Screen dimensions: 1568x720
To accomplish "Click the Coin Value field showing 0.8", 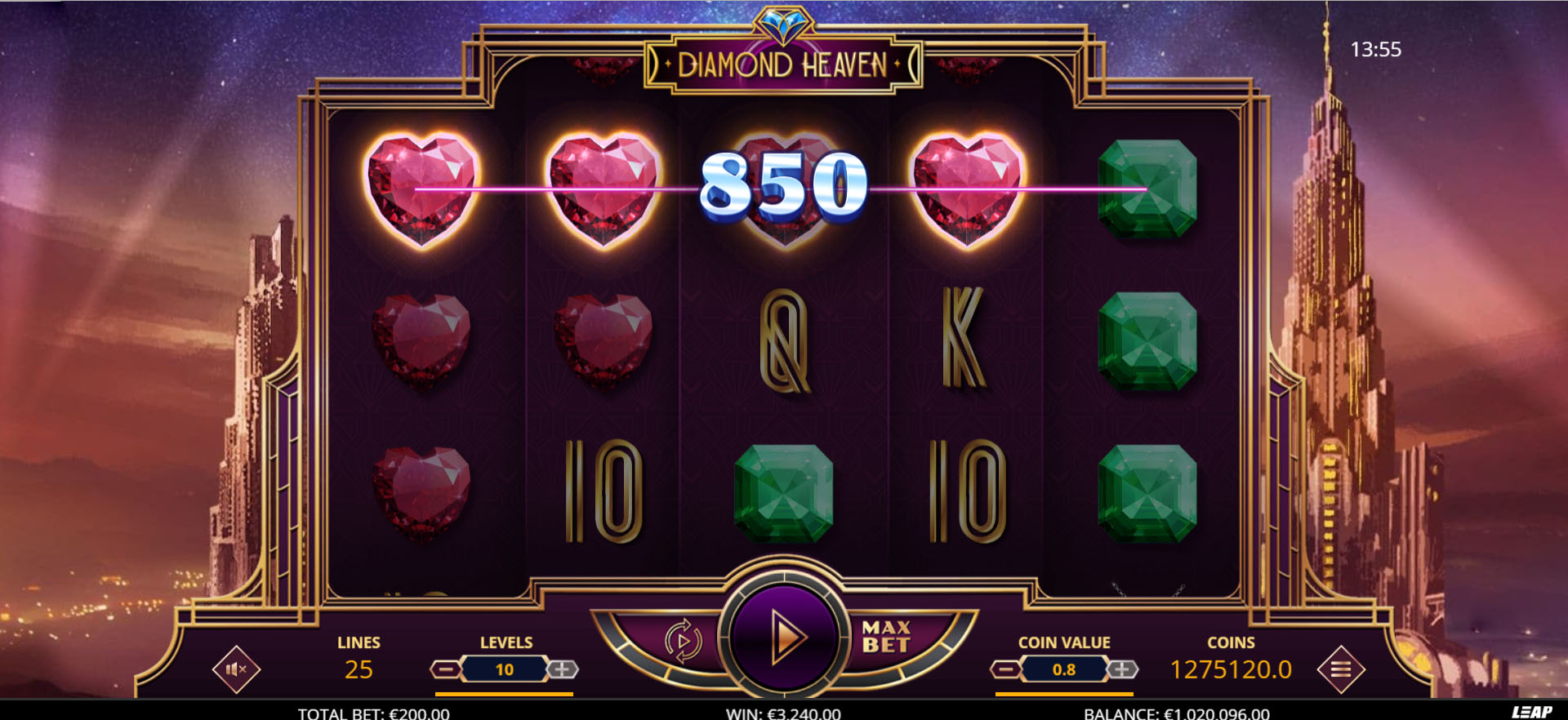I will click(x=1063, y=669).
